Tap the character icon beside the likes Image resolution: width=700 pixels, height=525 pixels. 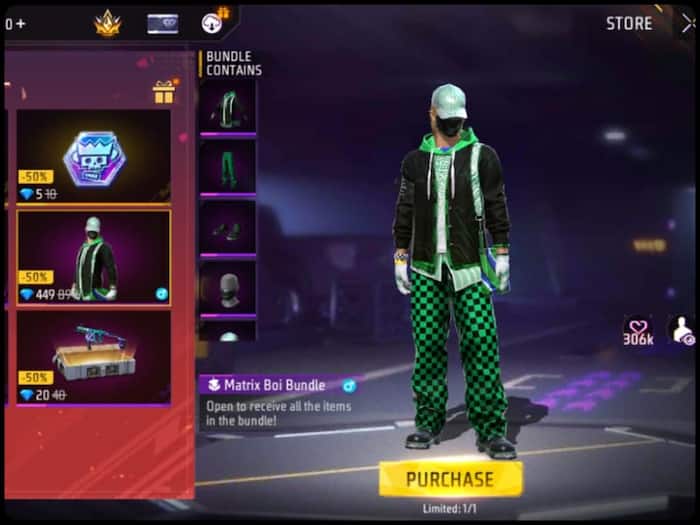pos(682,330)
